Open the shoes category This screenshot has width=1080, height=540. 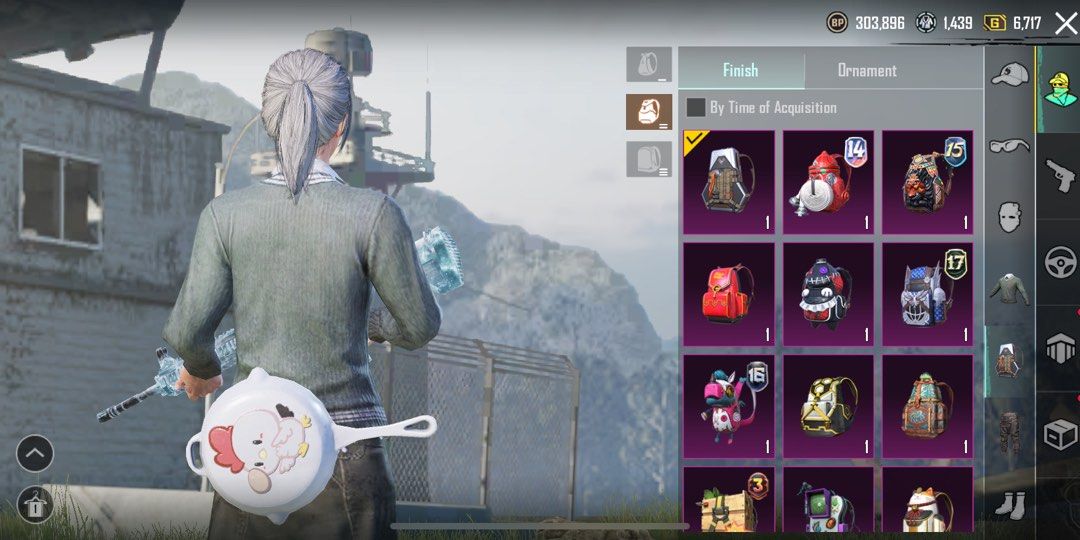coord(1009,504)
